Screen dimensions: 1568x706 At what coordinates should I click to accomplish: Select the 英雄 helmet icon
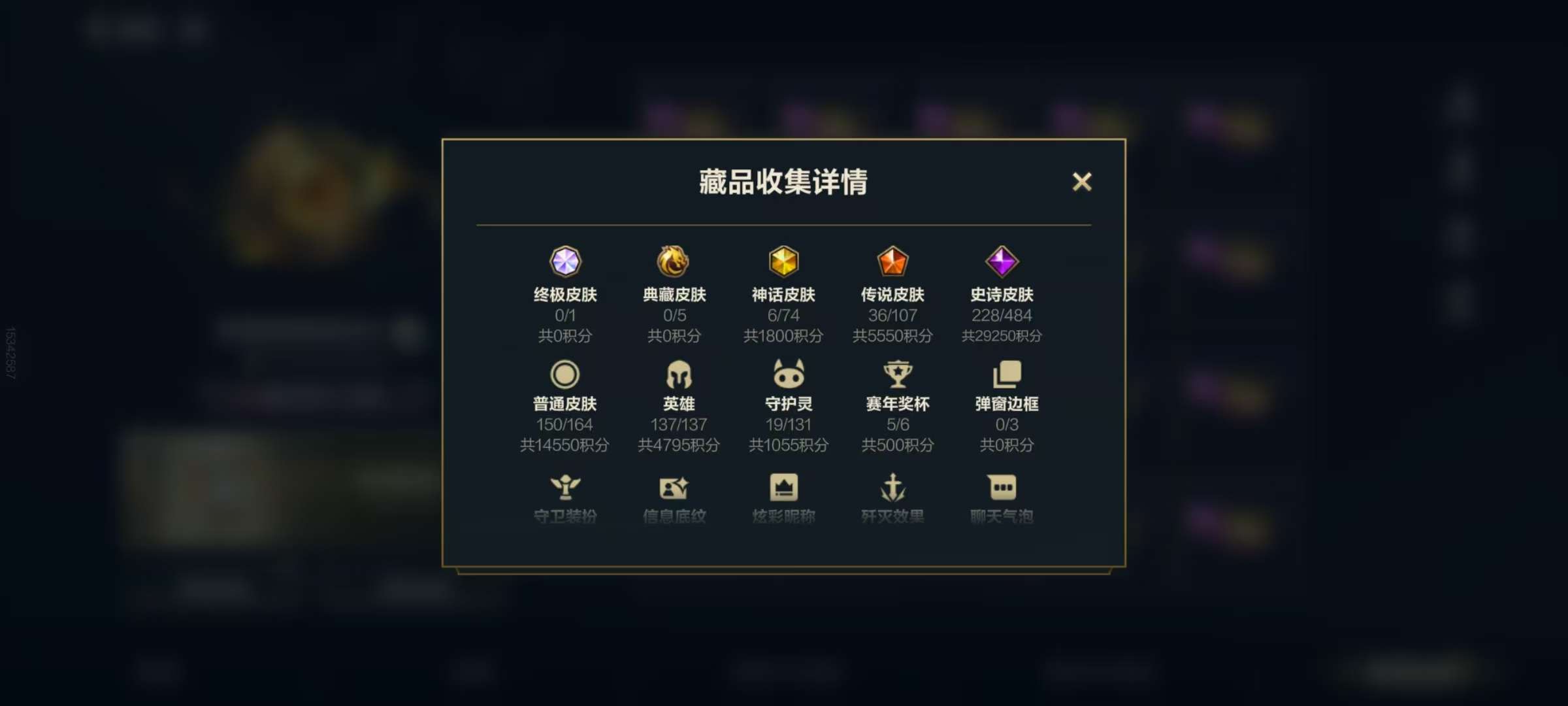point(676,375)
